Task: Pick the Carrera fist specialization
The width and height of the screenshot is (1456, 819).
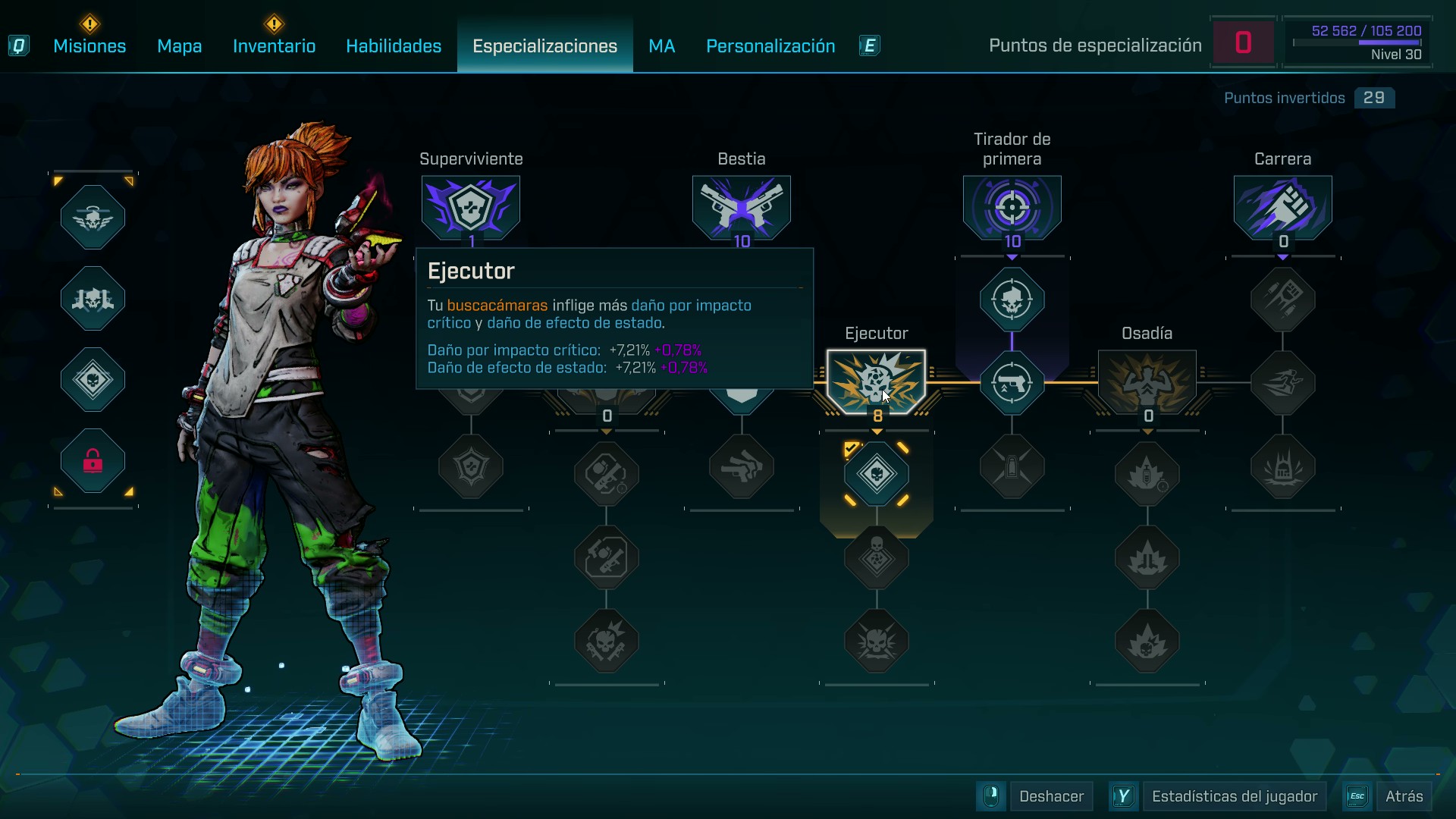Action: [x=1283, y=207]
